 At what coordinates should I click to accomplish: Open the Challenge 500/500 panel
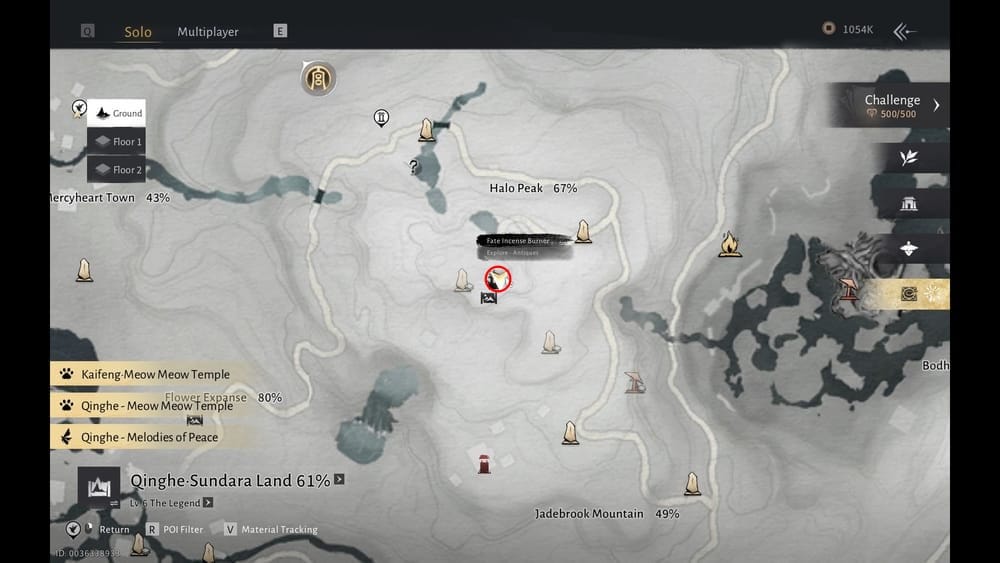click(x=893, y=105)
